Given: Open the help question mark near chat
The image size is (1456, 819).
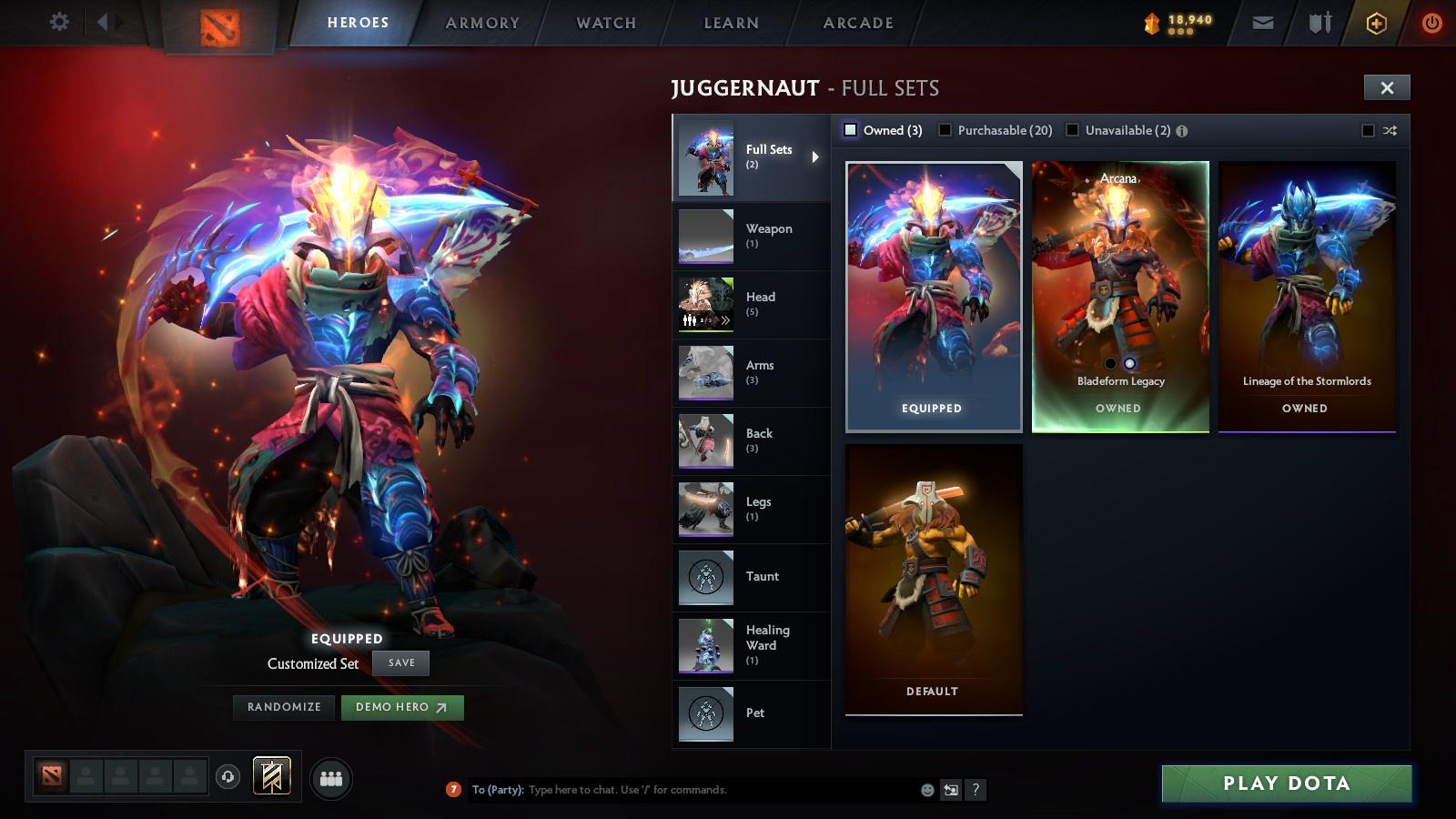Looking at the screenshot, I should [x=976, y=790].
